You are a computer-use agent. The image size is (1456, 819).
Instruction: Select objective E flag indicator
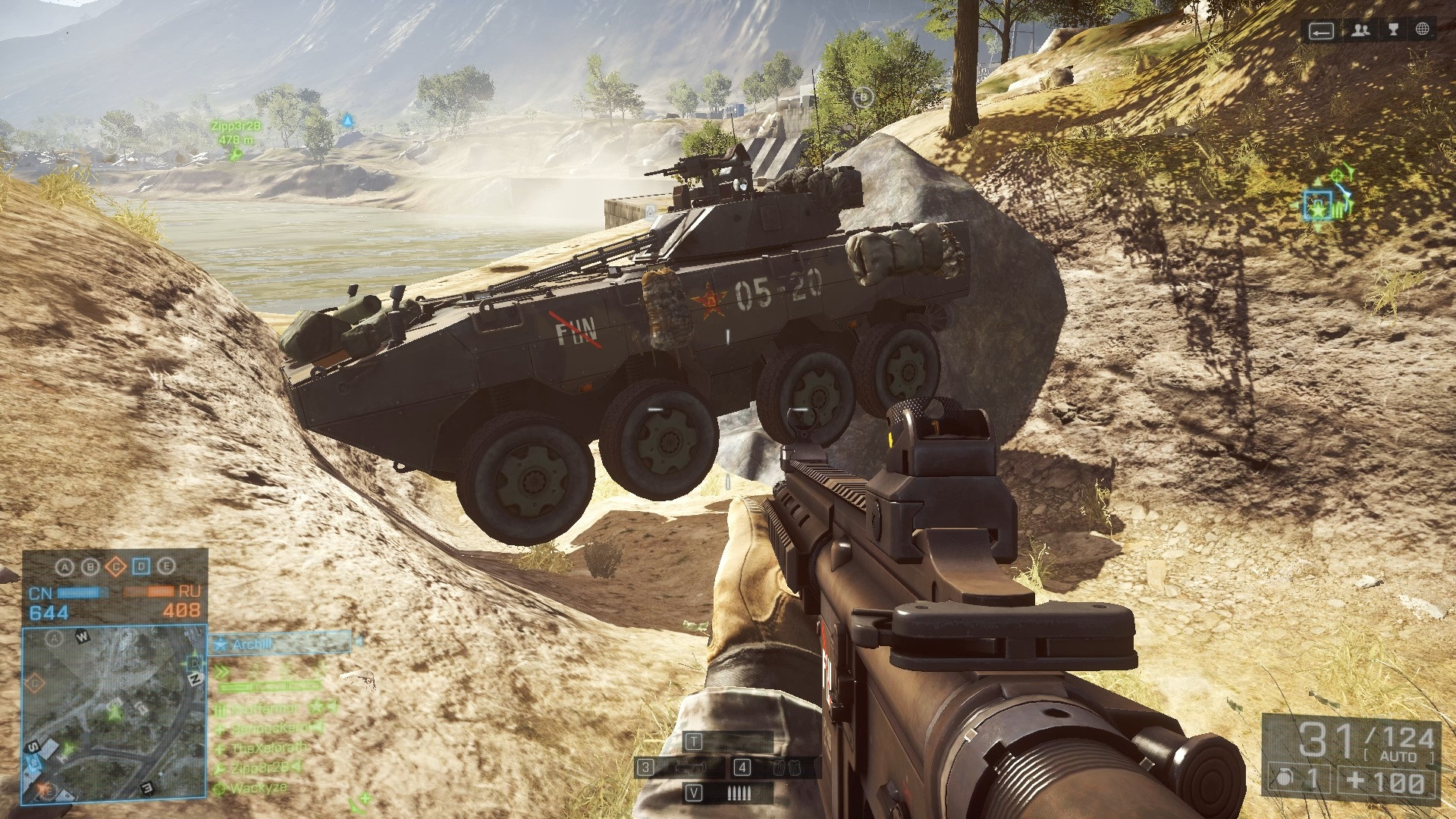pos(167,566)
